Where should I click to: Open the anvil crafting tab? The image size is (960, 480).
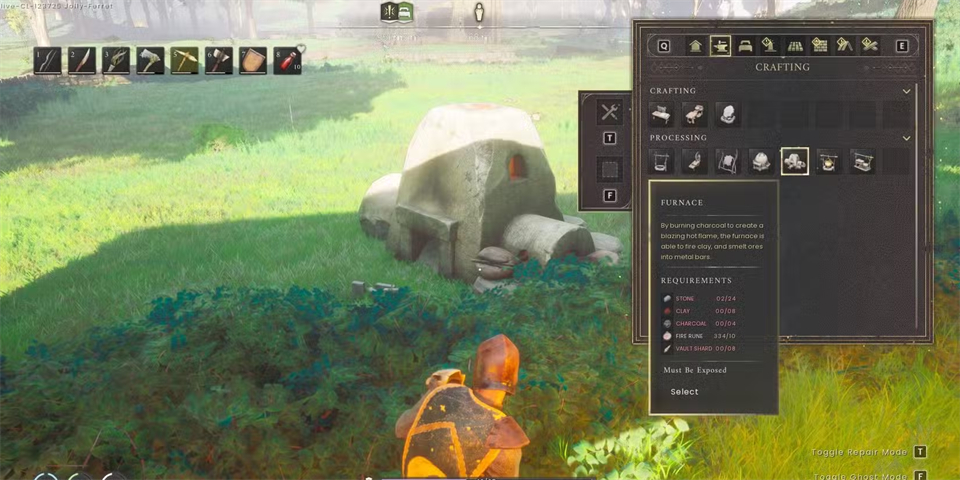(x=720, y=46)
